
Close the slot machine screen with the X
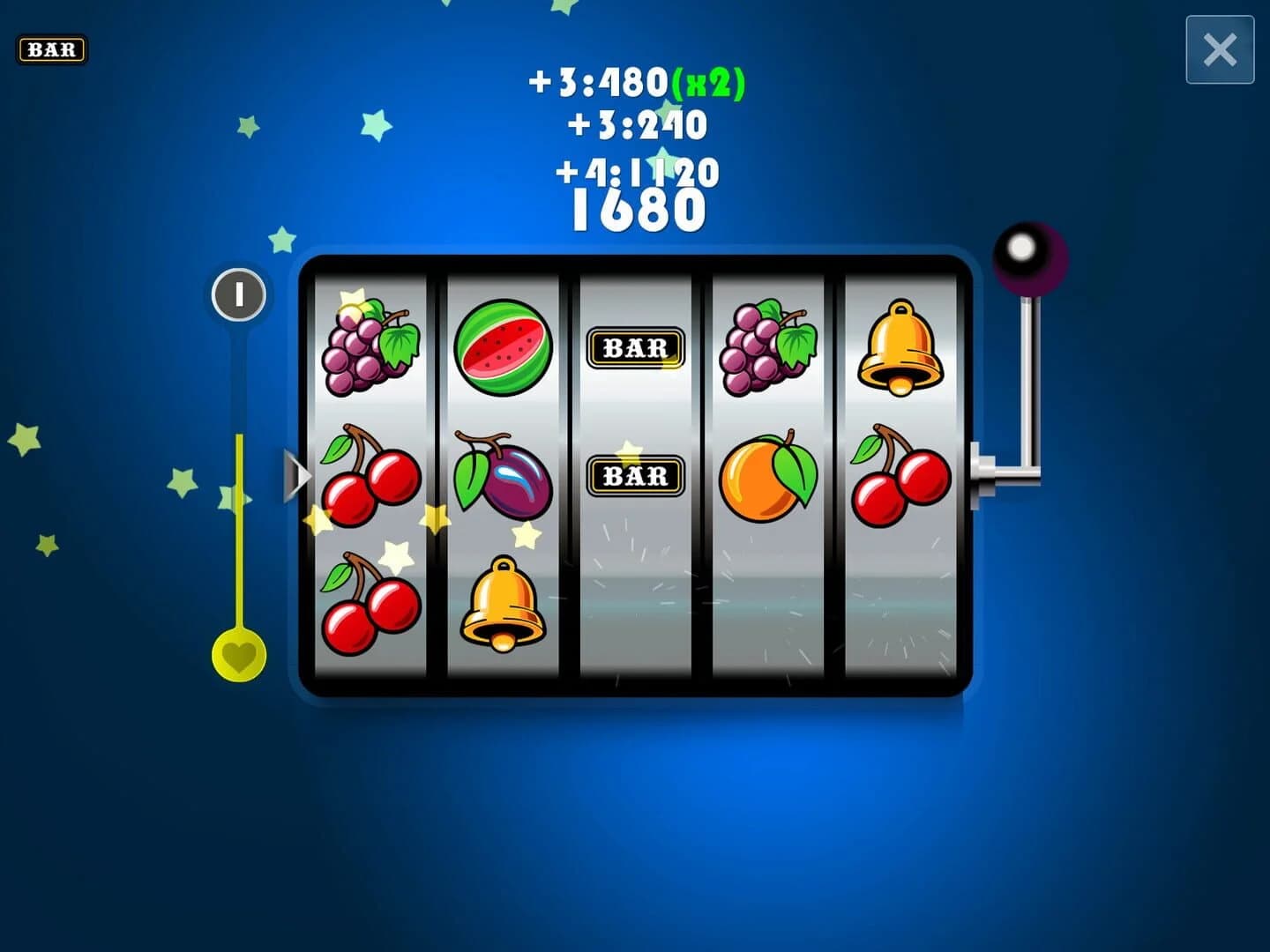[x=1221, y=50]
